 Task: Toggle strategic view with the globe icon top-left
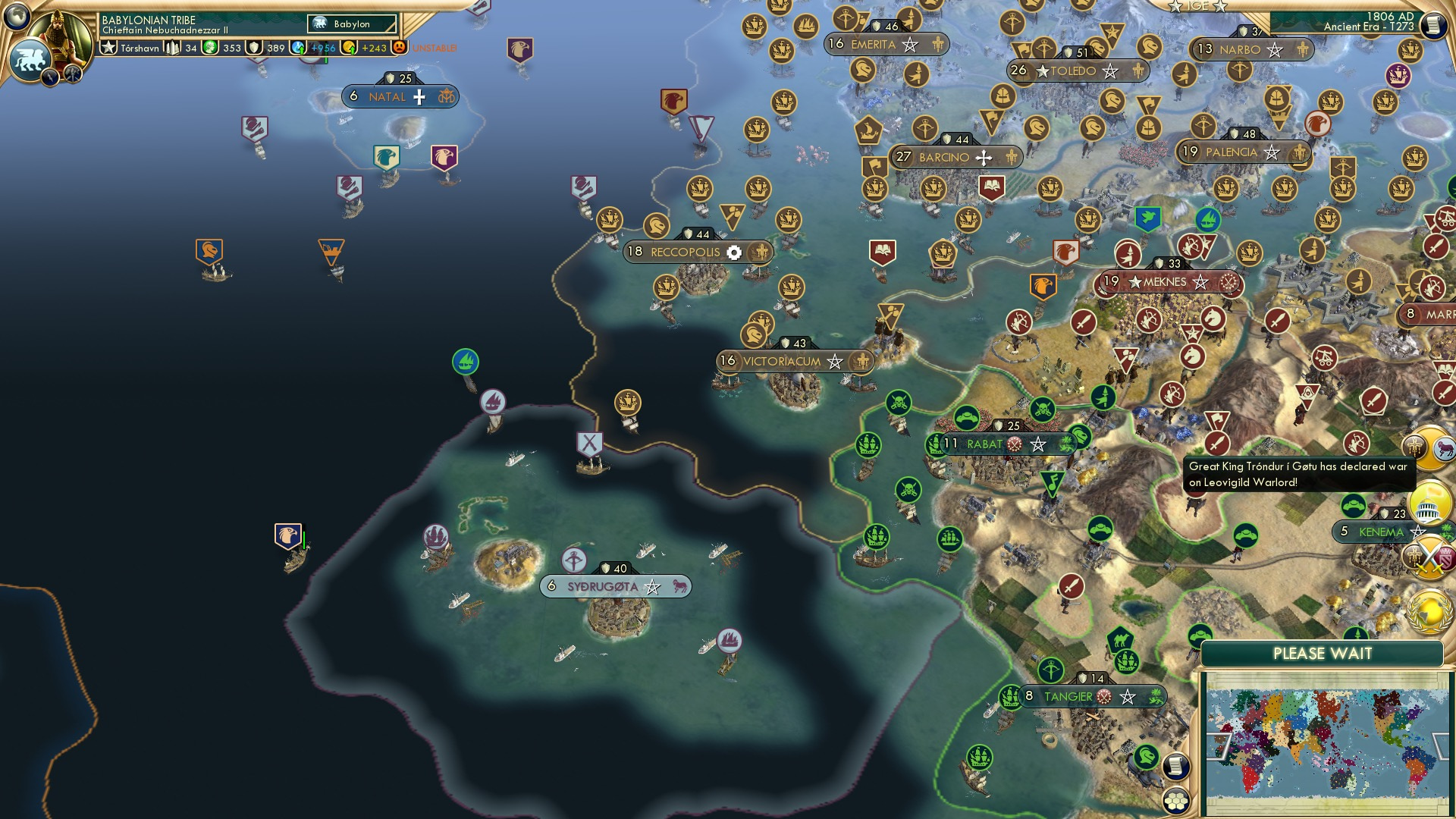pos(16,17)
